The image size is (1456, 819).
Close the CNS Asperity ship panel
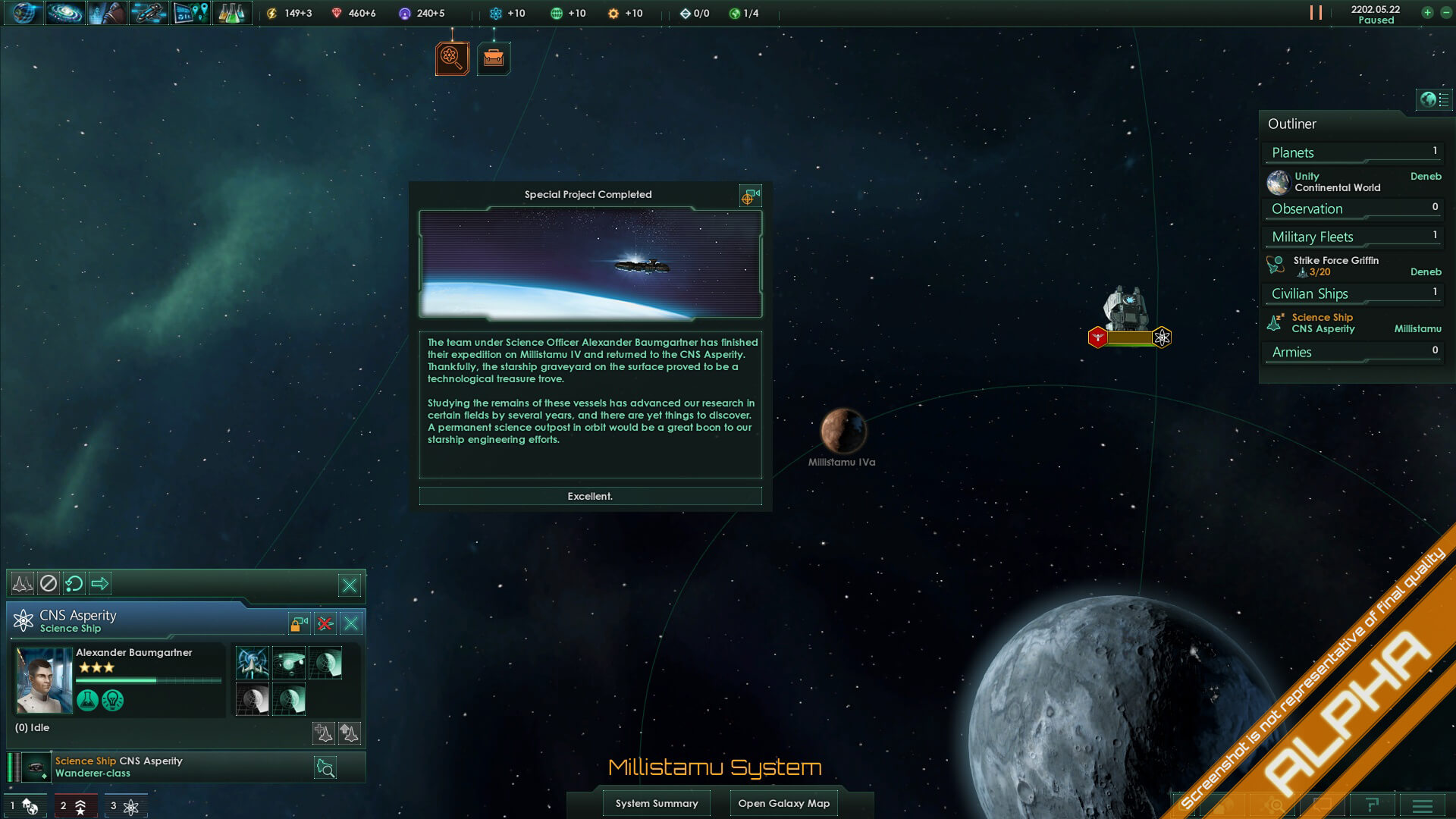click(x=351, y=623)
